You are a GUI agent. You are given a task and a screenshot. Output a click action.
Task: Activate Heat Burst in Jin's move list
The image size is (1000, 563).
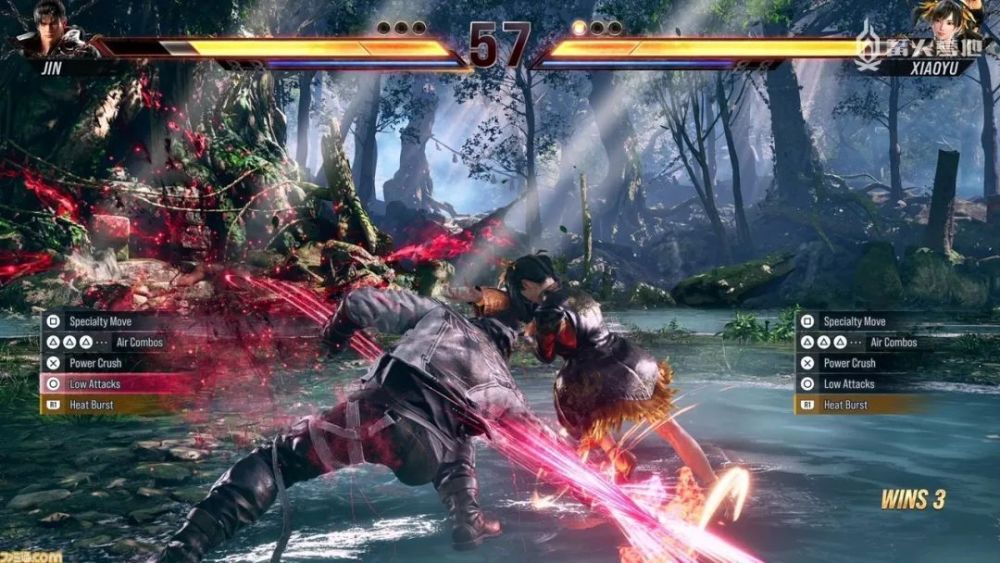point(90,405)
